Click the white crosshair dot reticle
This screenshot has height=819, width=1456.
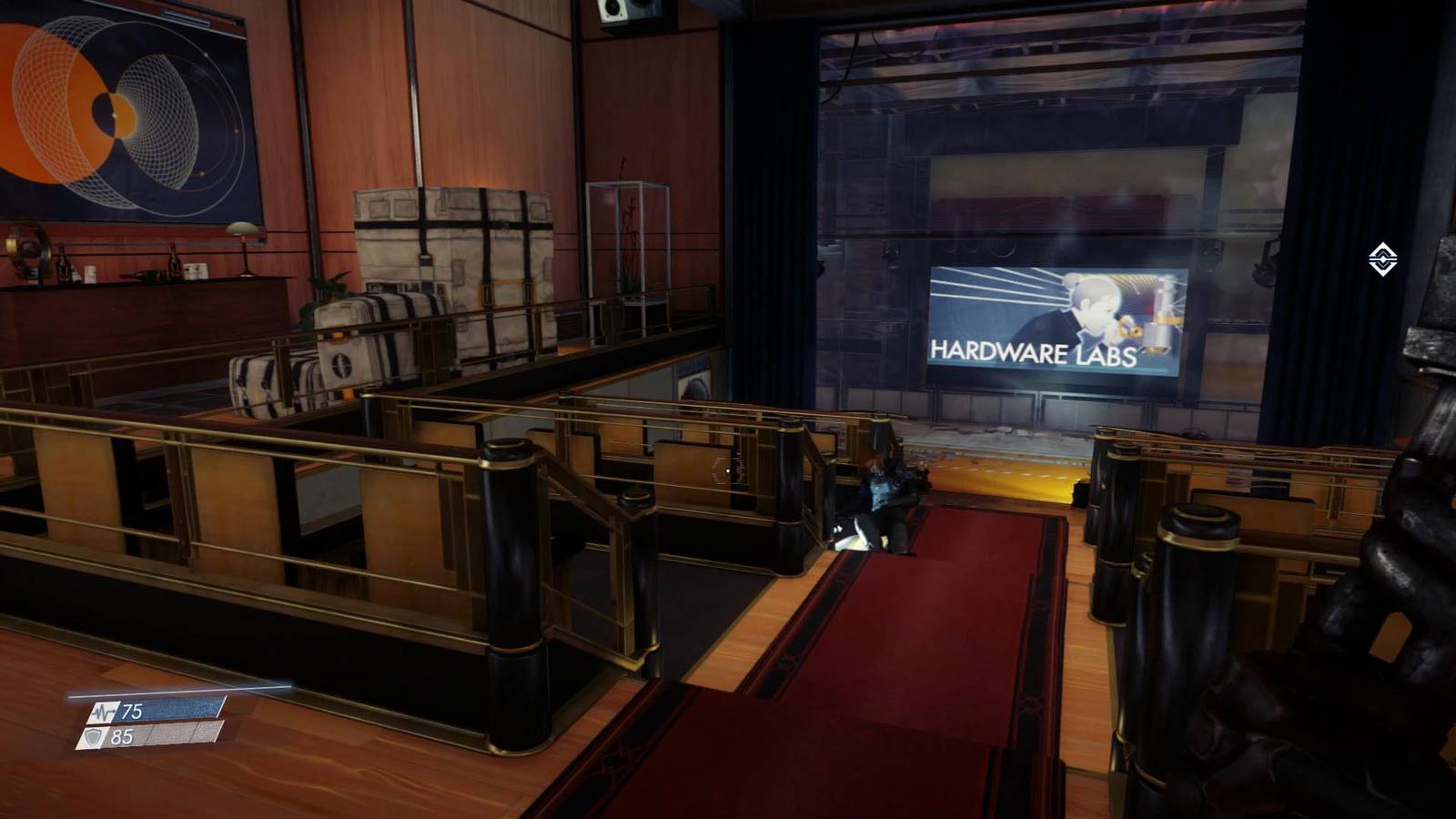point(728,470)
